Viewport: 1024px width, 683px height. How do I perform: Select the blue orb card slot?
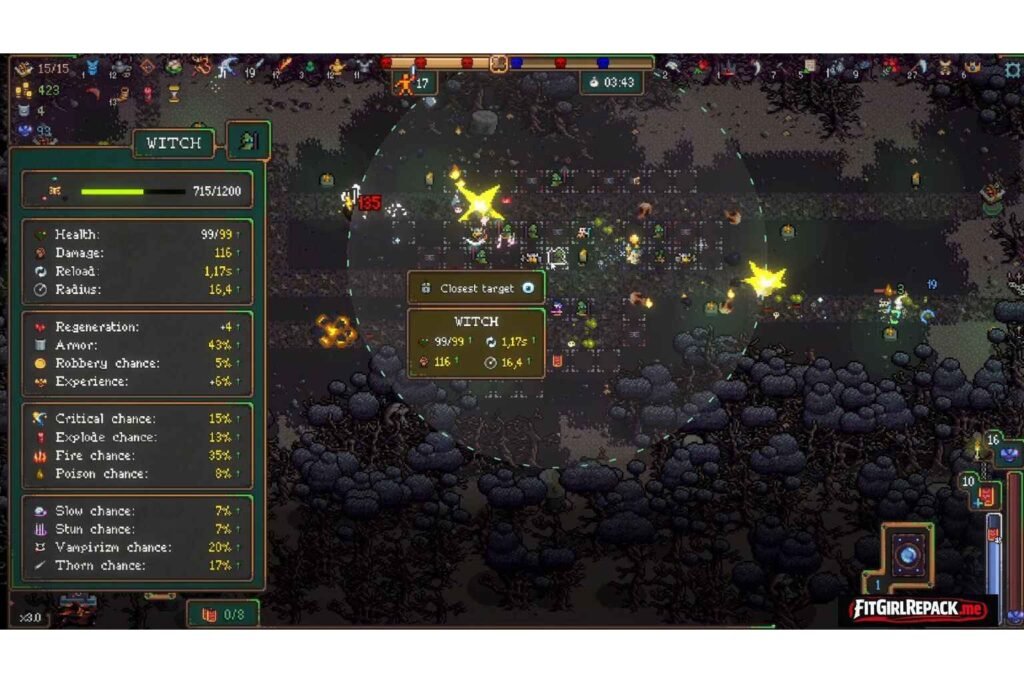coord(908,555)
